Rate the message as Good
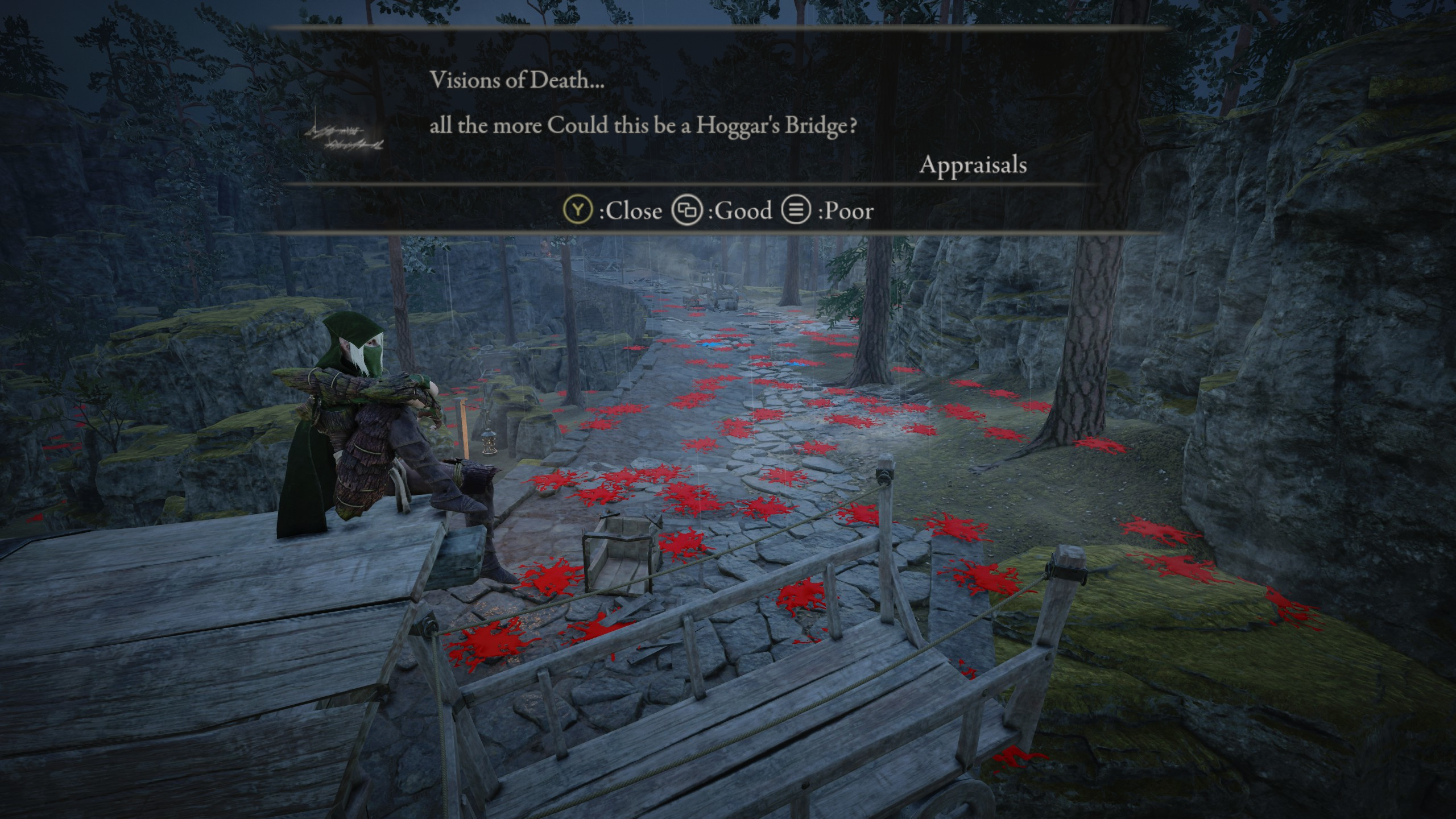This screenshot has width=1456, height=819. pos(722,211)
